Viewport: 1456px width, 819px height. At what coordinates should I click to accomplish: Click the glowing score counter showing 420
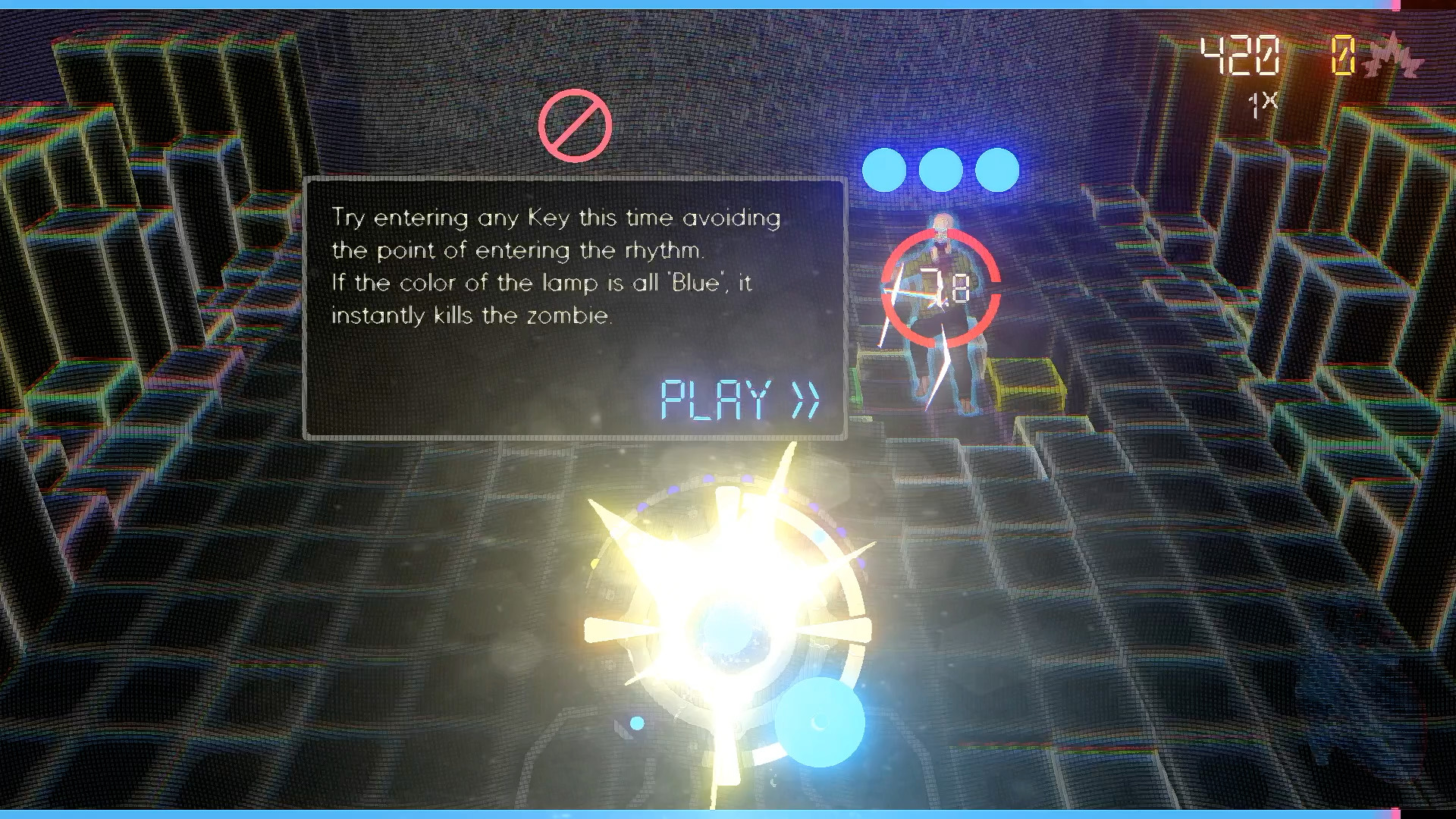(1238, 55)
